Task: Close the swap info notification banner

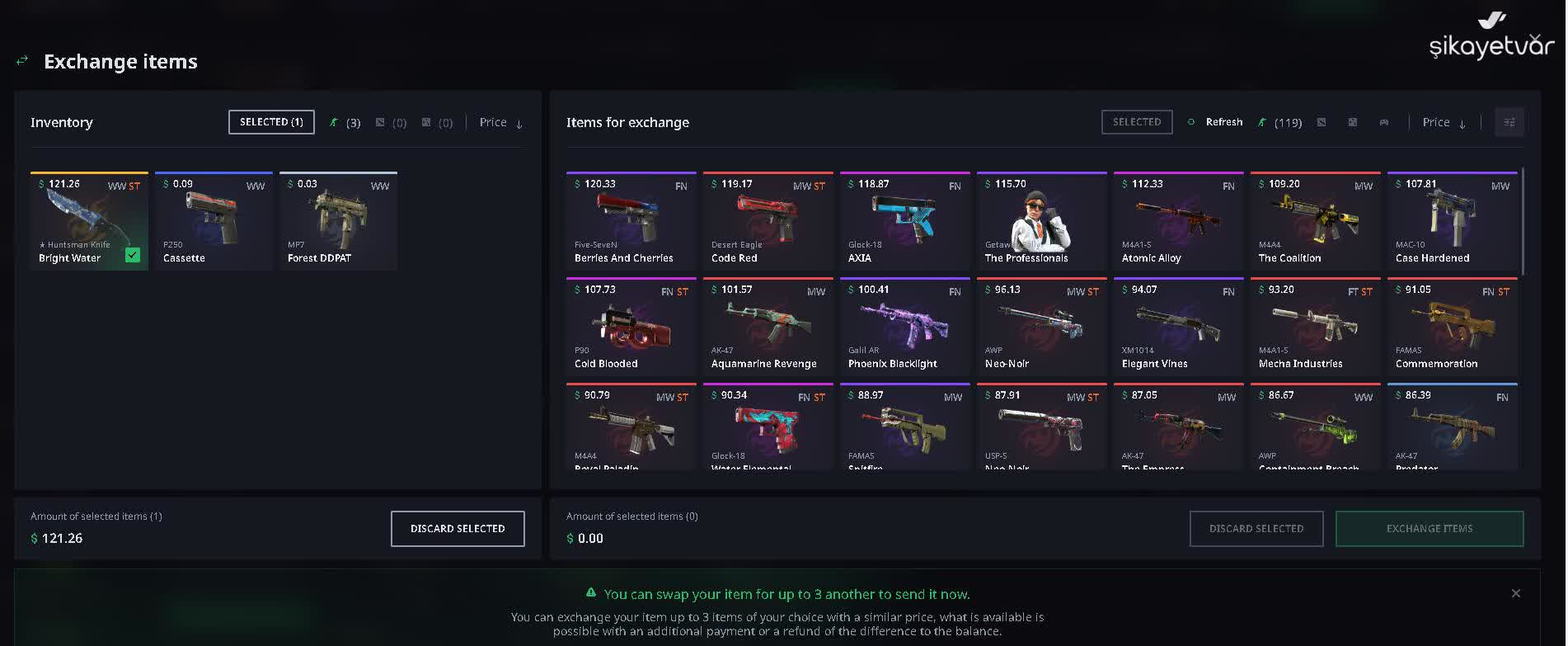Action: tap(1515, 593)
